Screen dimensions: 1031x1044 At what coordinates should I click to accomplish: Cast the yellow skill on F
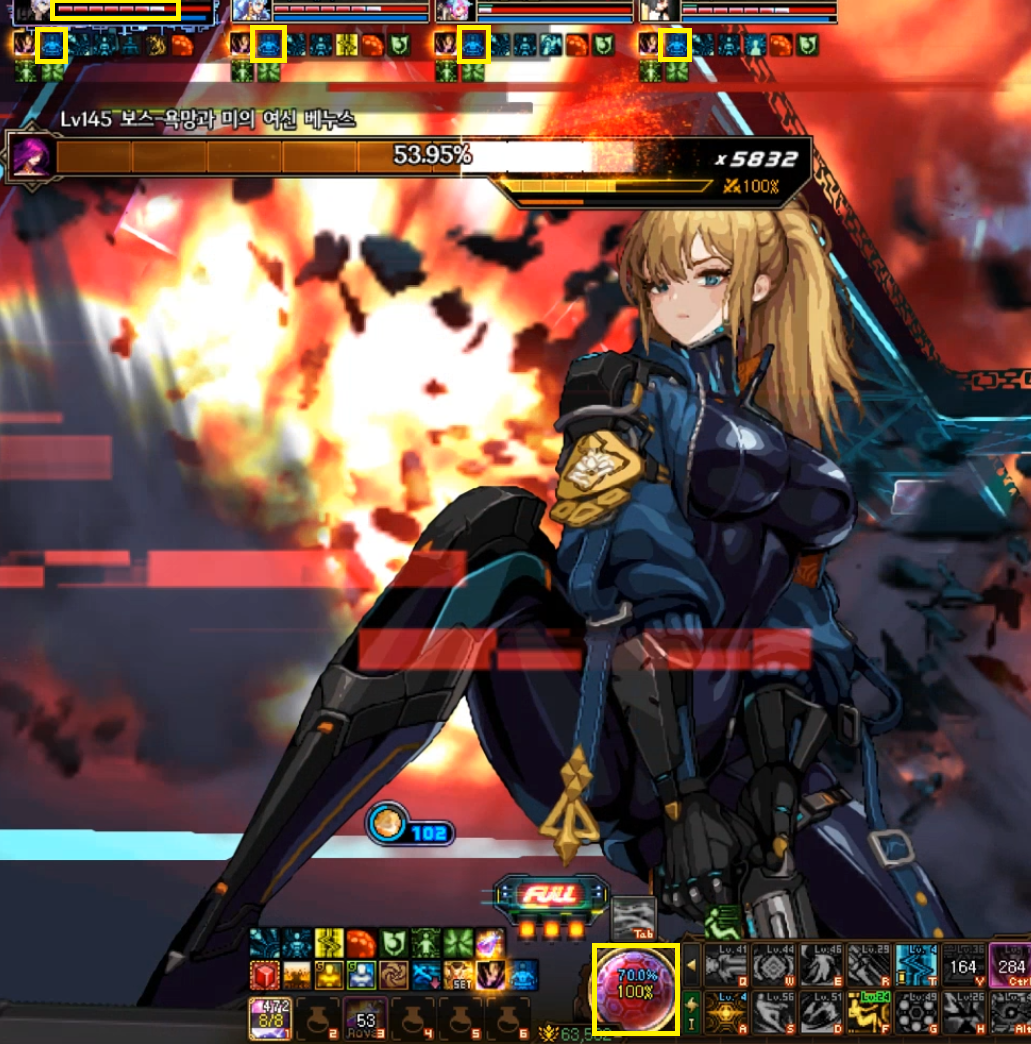click(868, 1012)
